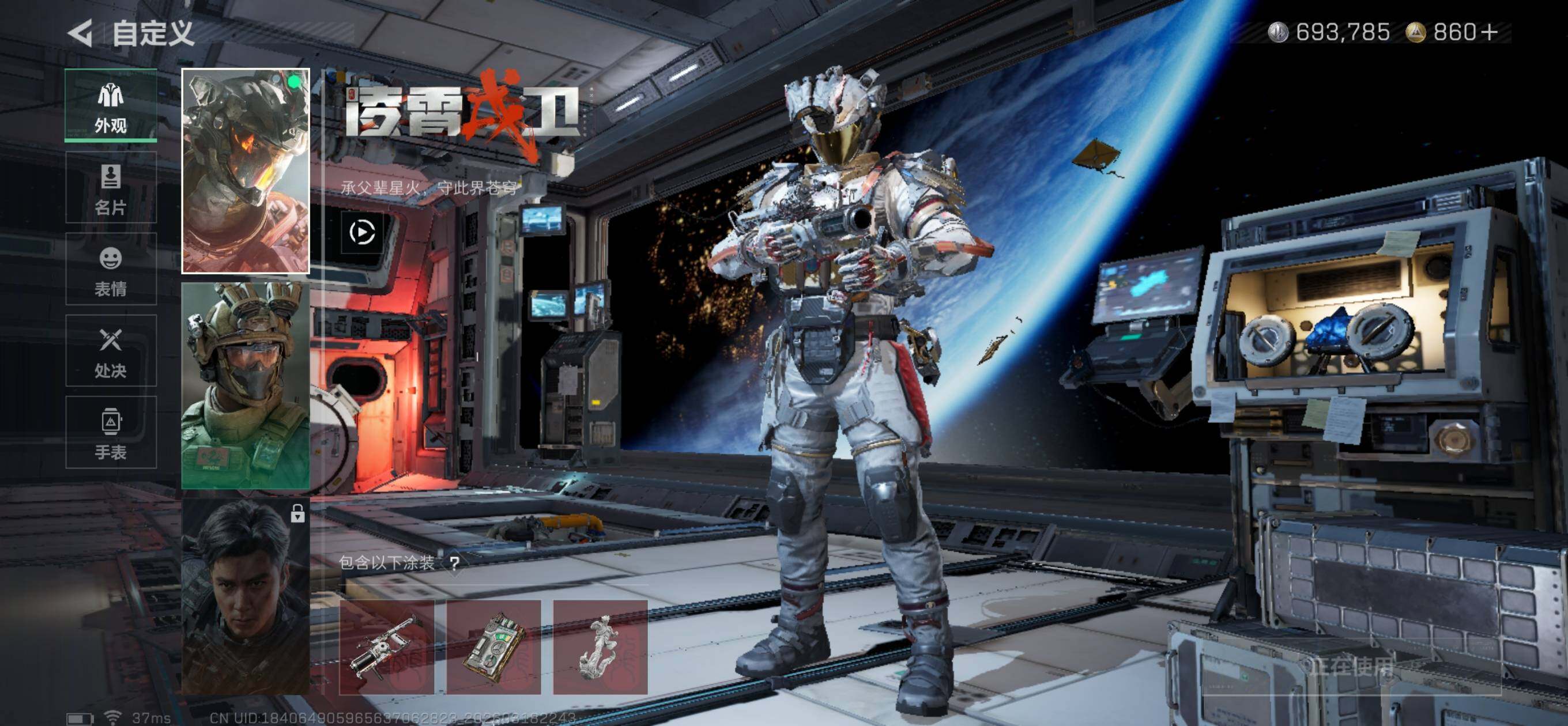Viewport: 1568px width, 726px height.
Task: Click the 正在使用 in-use button
Action: pos(1351,667)
